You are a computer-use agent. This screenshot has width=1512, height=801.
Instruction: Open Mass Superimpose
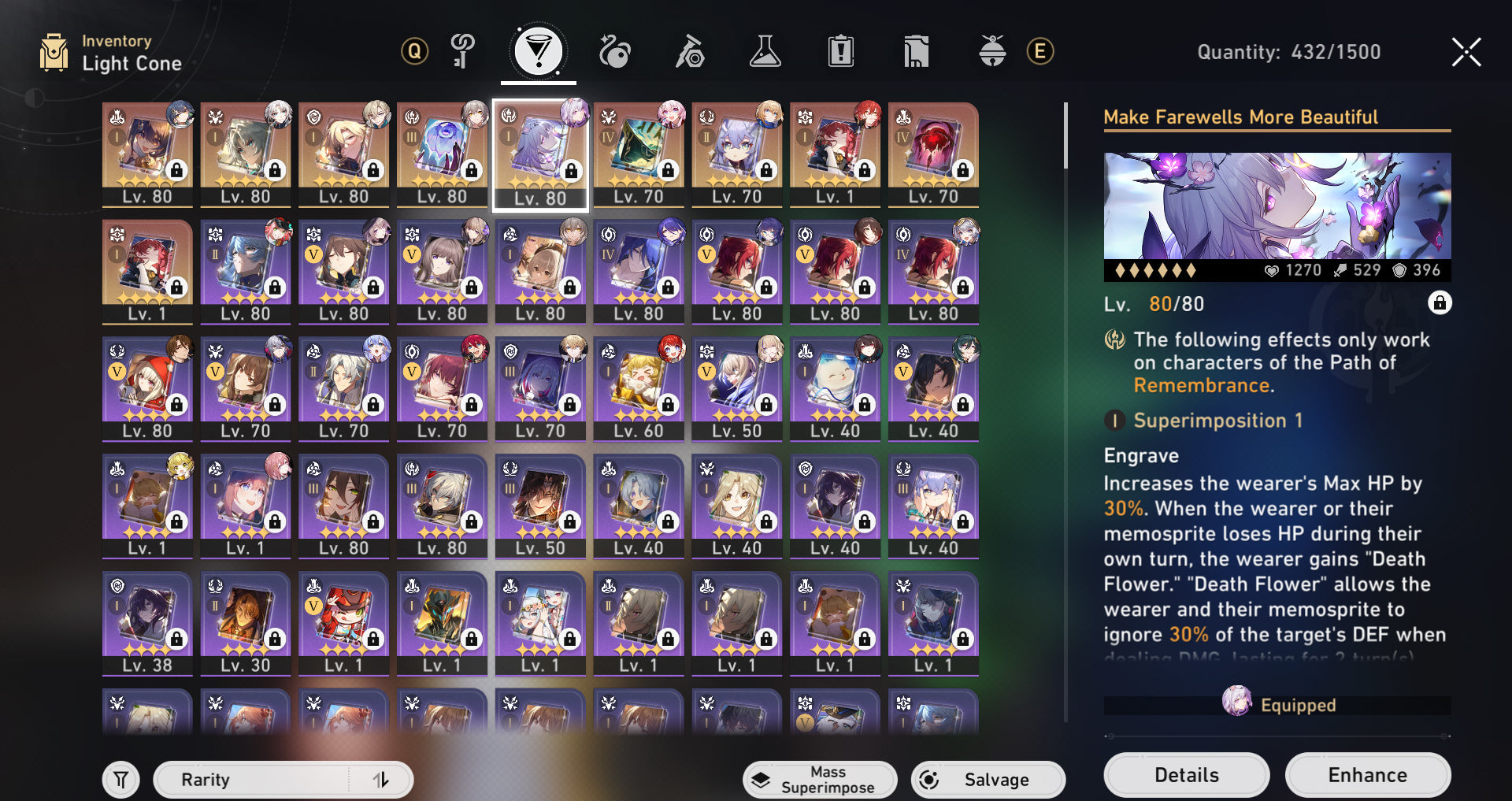point(819,779)
